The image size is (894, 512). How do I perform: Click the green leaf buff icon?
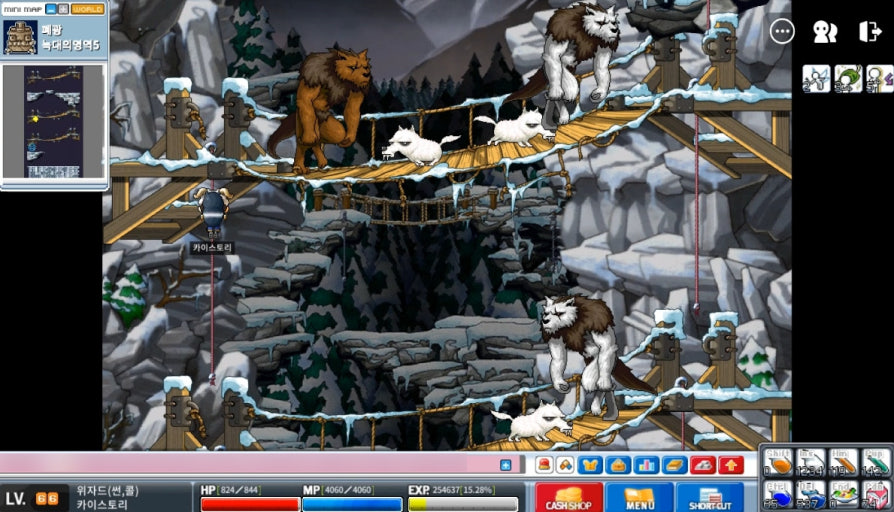tap(848, 78)
